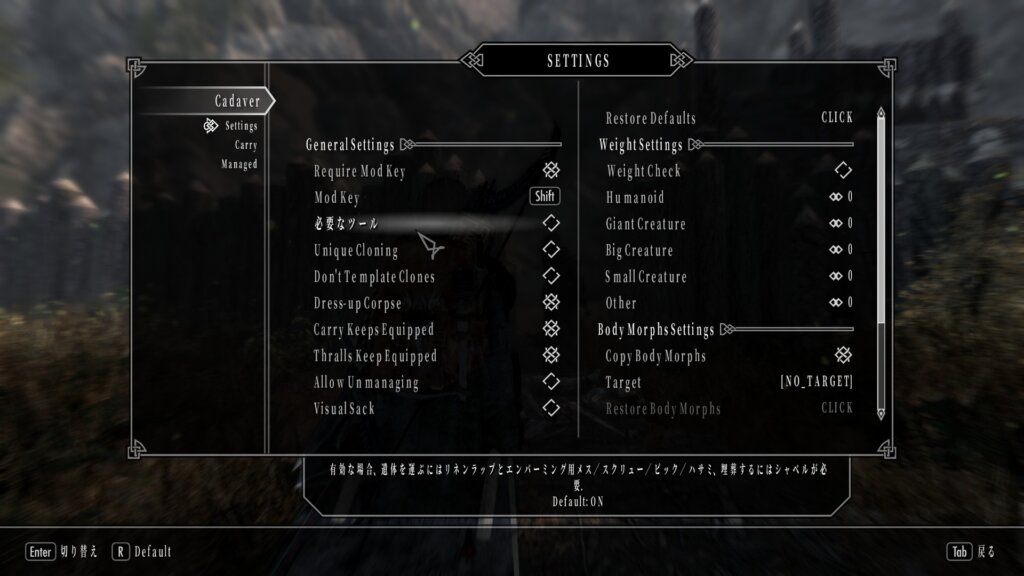Adjust the Humanoid weight slider

coord(840,197)
